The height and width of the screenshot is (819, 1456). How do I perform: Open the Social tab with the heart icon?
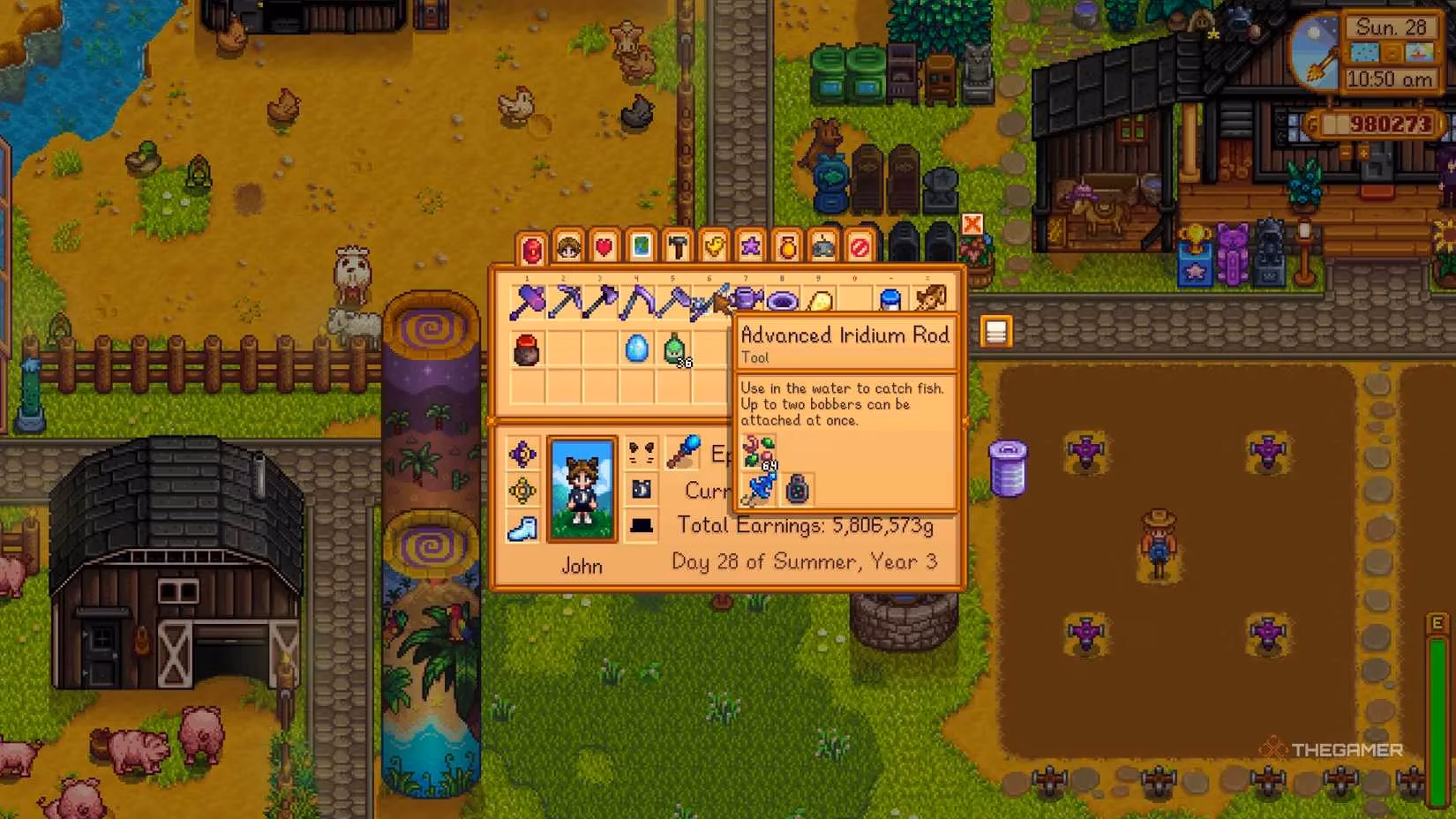(x=605, y=248)
